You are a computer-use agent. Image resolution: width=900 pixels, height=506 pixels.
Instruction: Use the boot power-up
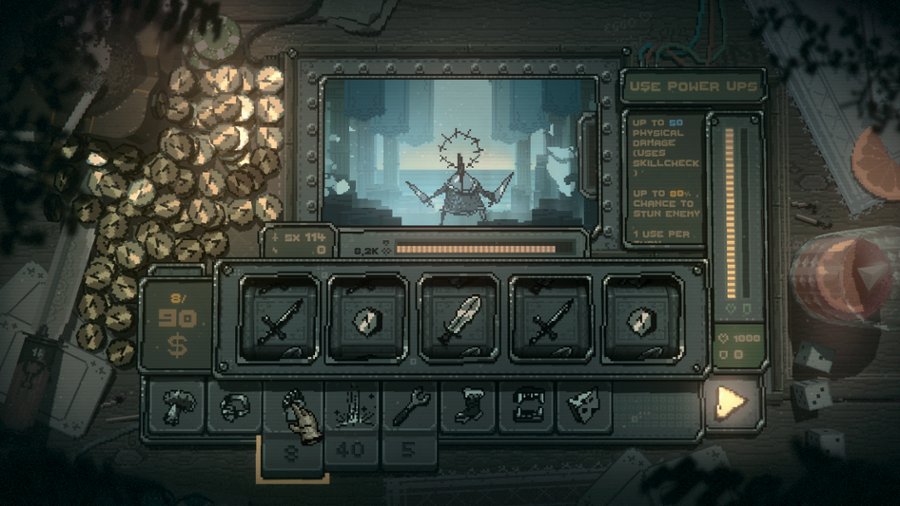(468, 406)
